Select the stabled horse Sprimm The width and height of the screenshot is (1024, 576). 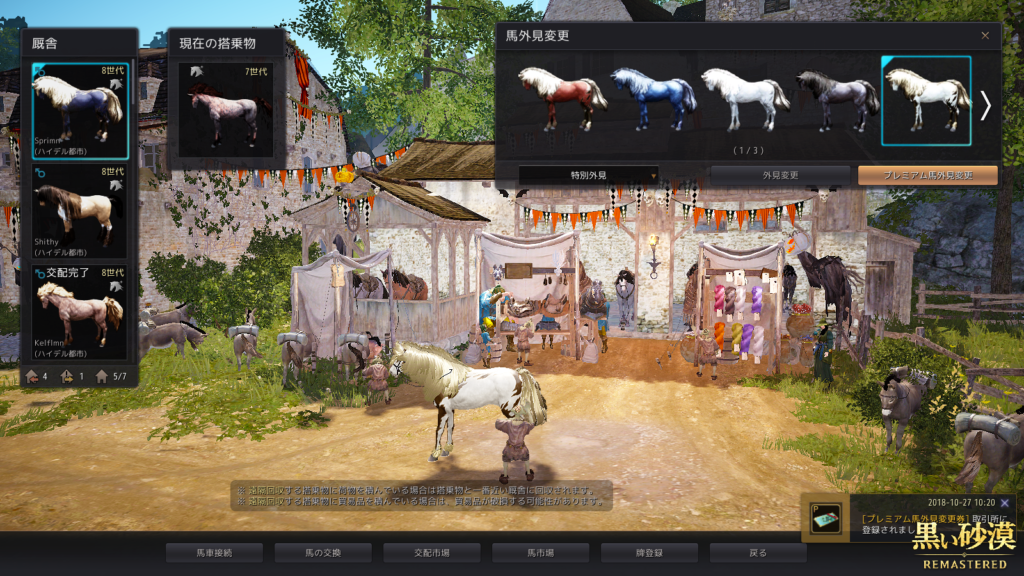pos(79,110)
